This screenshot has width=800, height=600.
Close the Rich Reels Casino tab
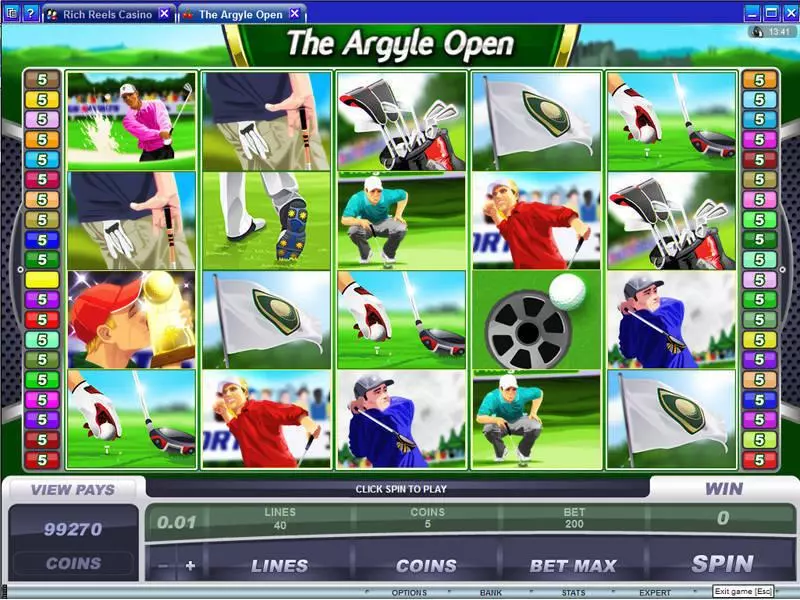click(164, 14)
